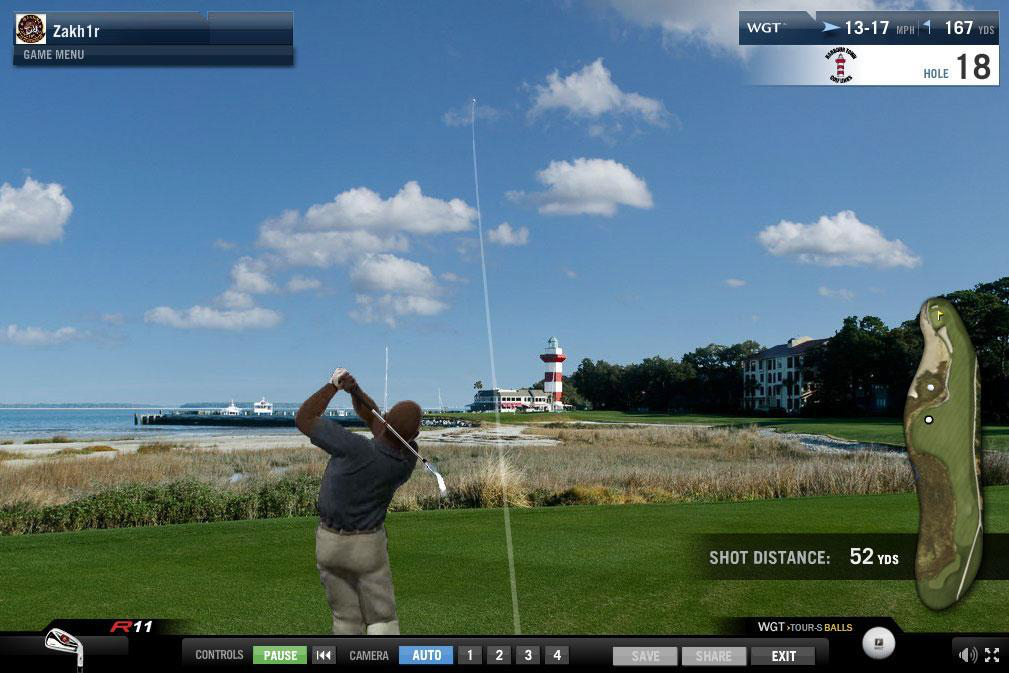
Task: Save the replay
Action: point(645,656)
